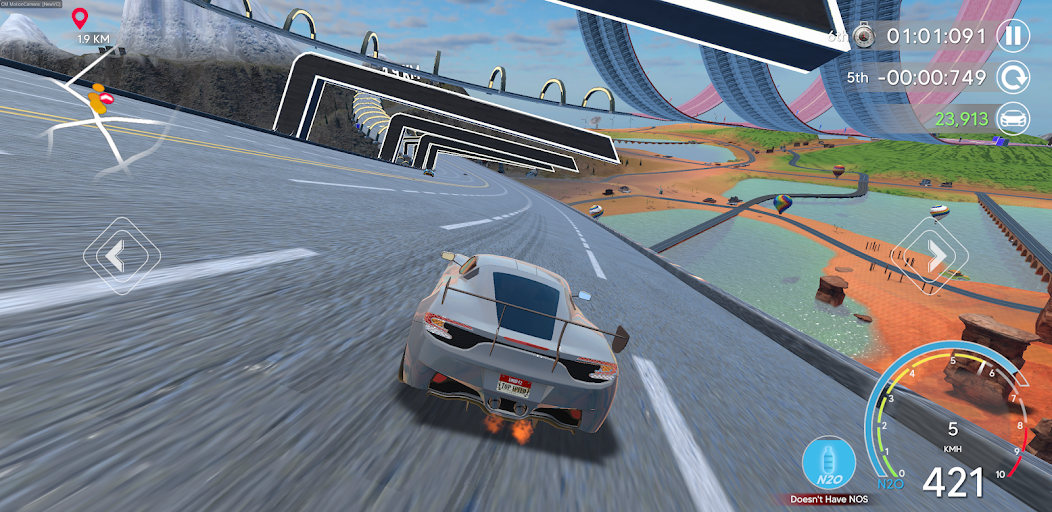Pause the race
This screenshot has width=1052, height=512.
[x=1014, y=37]
